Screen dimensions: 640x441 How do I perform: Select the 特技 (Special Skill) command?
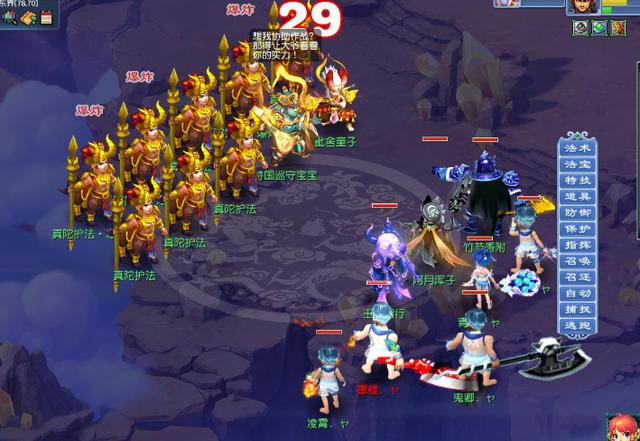[578, 179]
